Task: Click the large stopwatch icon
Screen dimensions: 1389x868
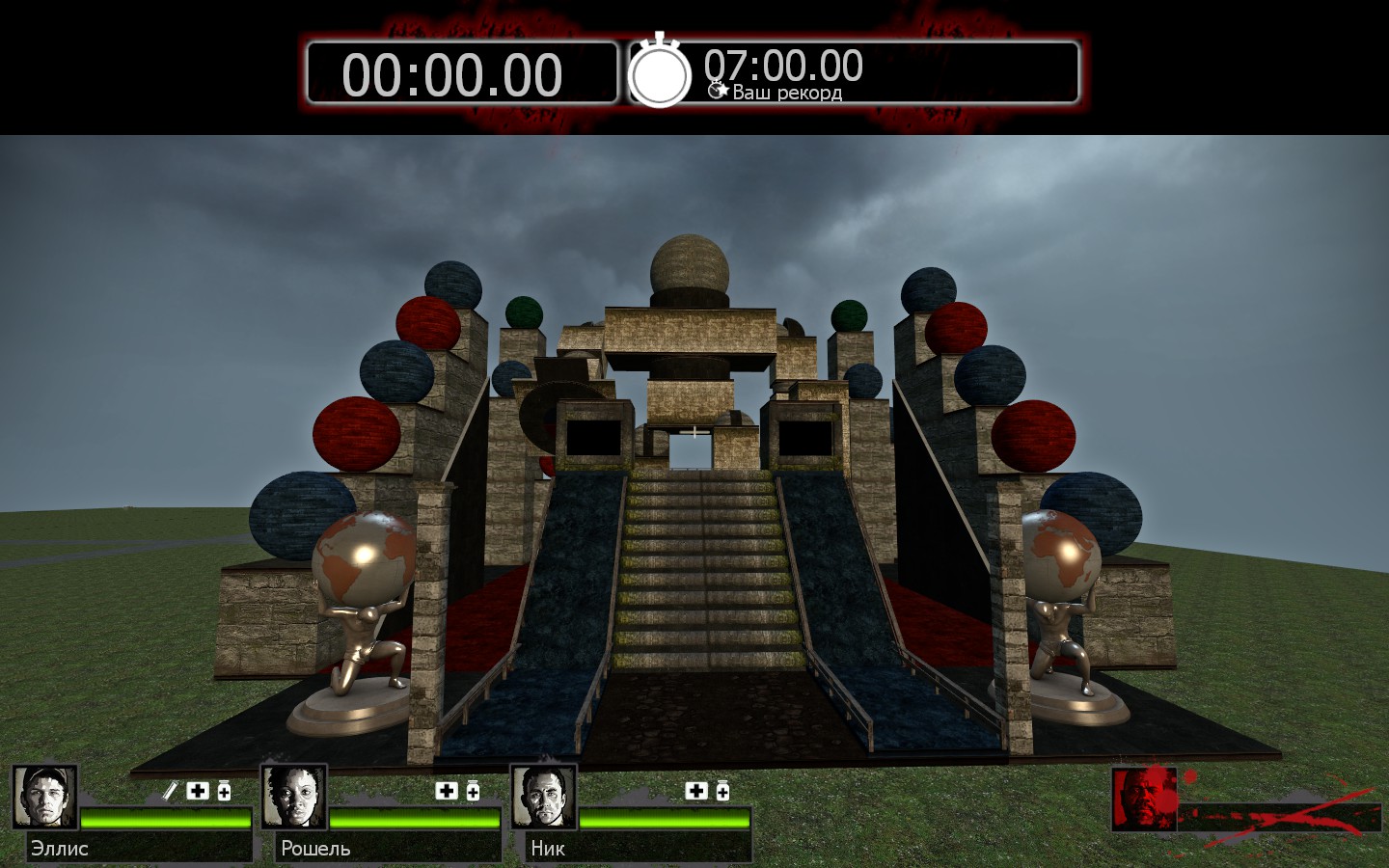Action: (x=660, y=71)
